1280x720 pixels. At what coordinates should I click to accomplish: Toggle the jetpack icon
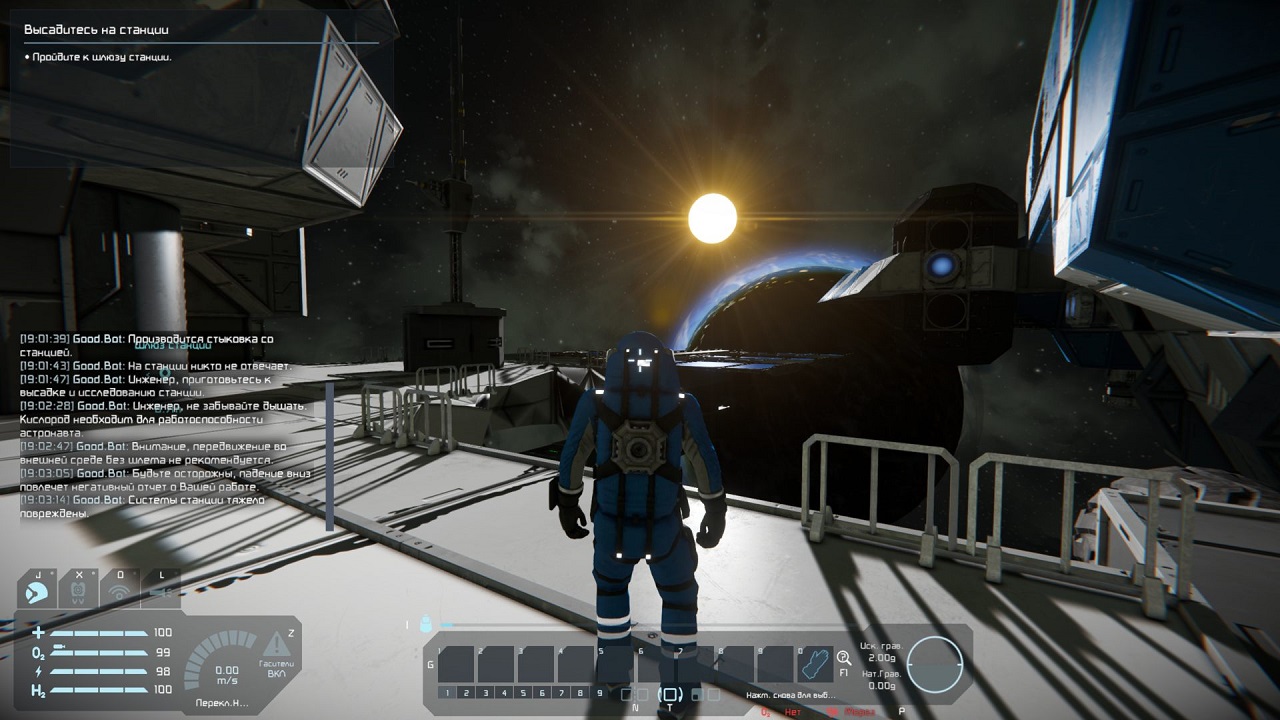pos(78,591)
